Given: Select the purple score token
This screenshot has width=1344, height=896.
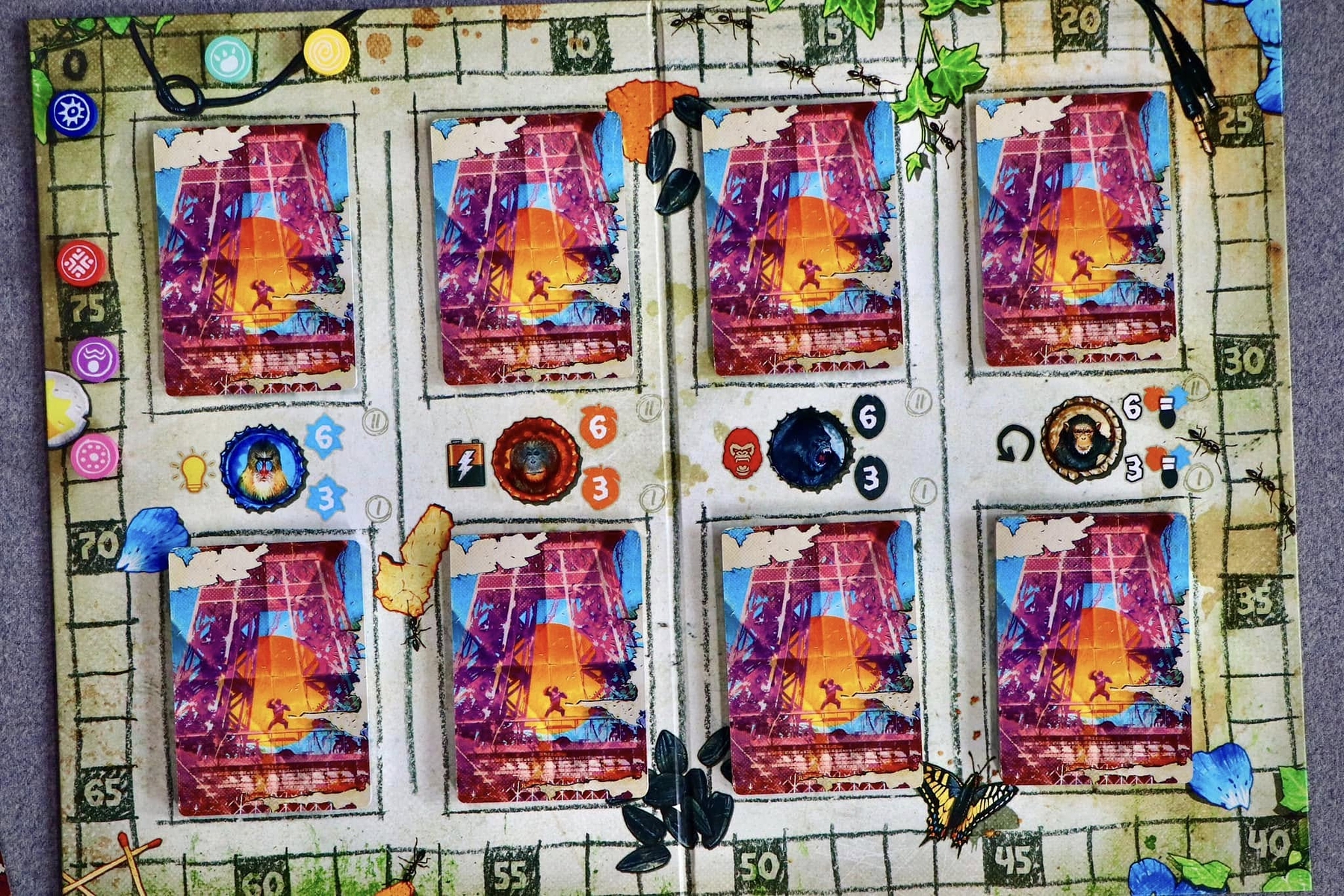Looking at the screenshot, I should 95,359.
